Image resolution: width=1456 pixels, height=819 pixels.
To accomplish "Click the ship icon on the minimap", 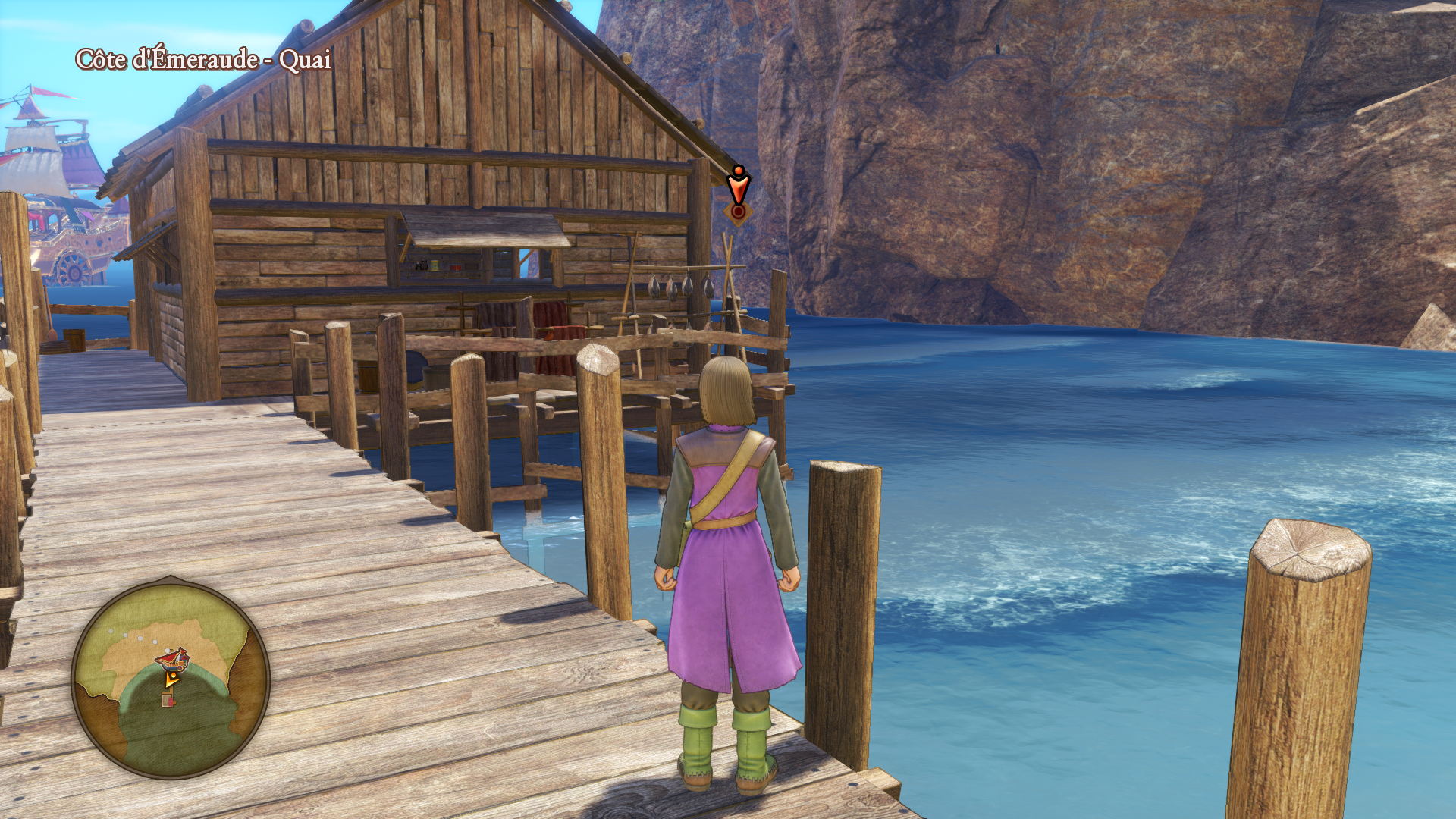I will 174,658.
